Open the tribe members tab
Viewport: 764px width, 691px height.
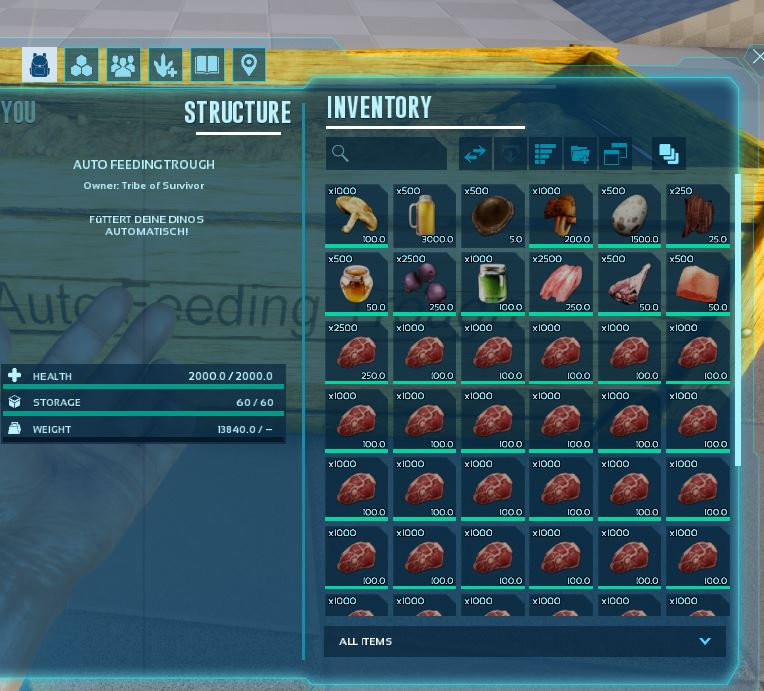point(123,66)
